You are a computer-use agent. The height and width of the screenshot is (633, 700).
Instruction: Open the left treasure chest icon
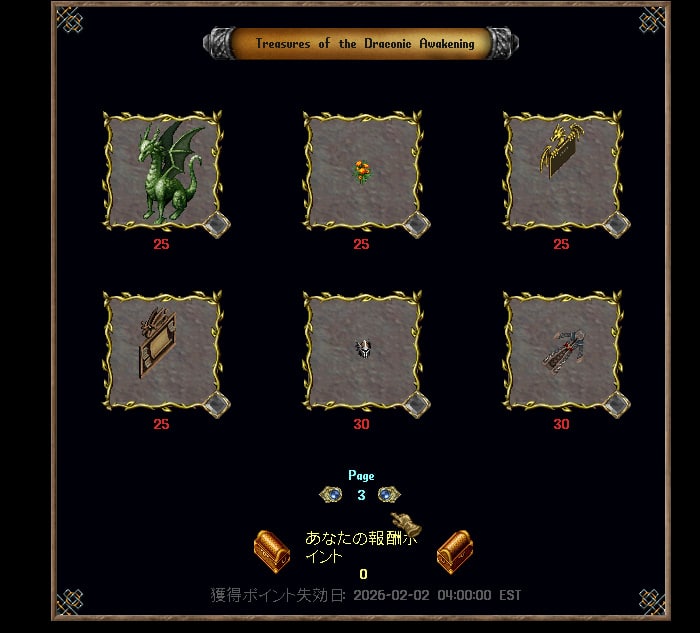271,550
